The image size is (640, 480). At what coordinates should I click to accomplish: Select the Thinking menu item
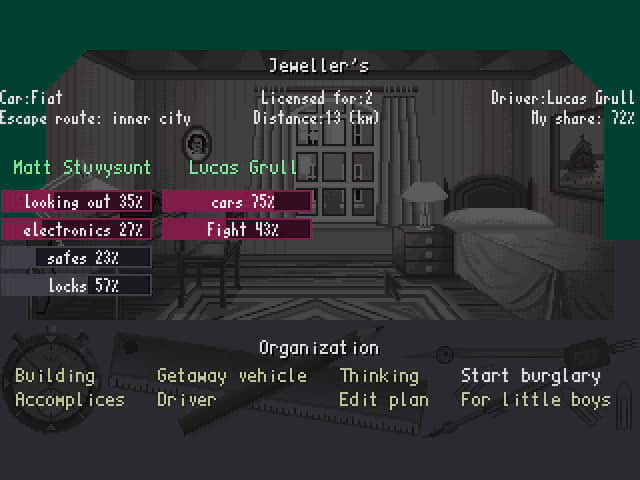379,376
